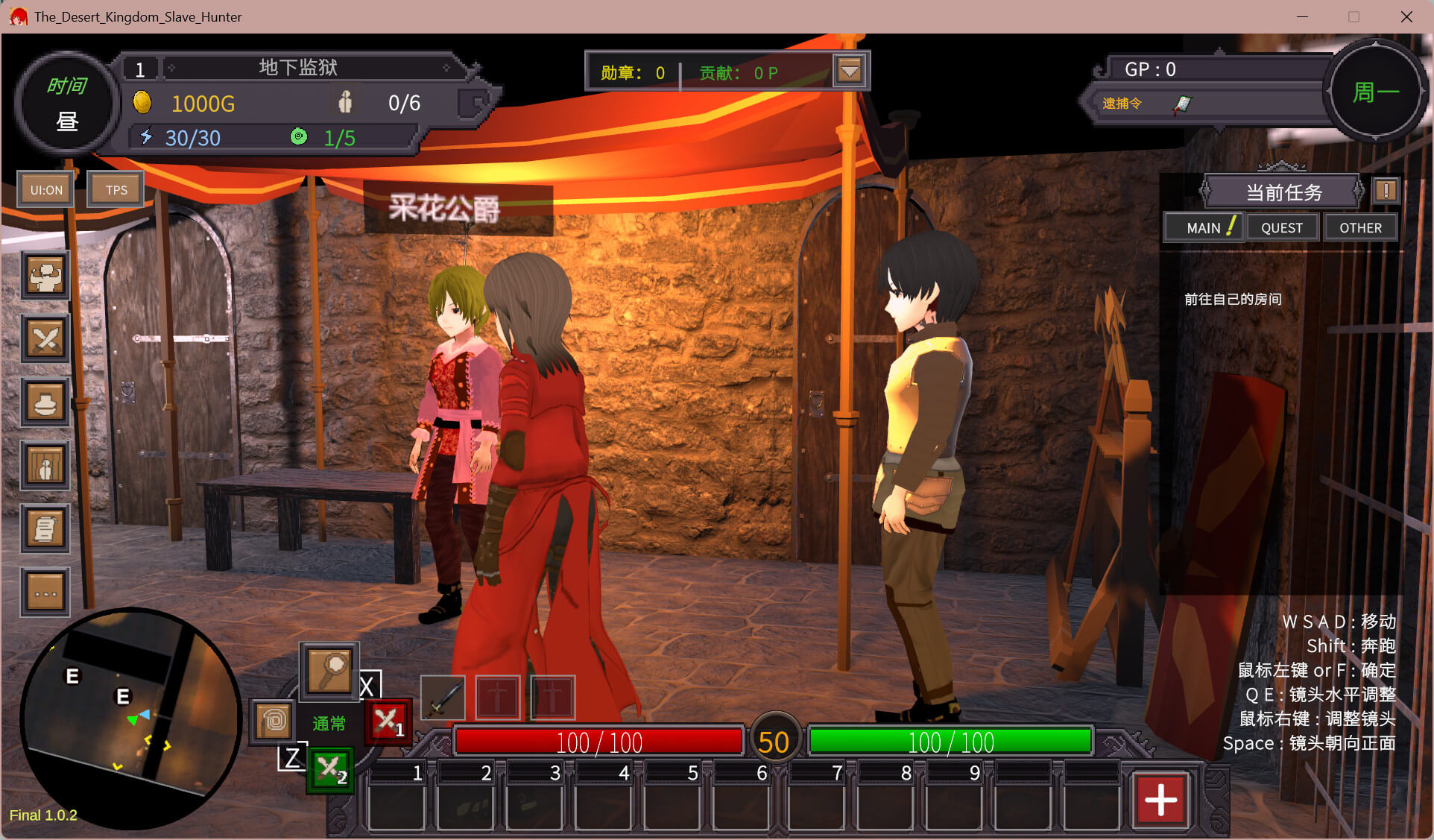The height and width of the screenshot is (840, 1434).
Task: Switch to the OTHER task tab
Action: [x=1360, y=227]
